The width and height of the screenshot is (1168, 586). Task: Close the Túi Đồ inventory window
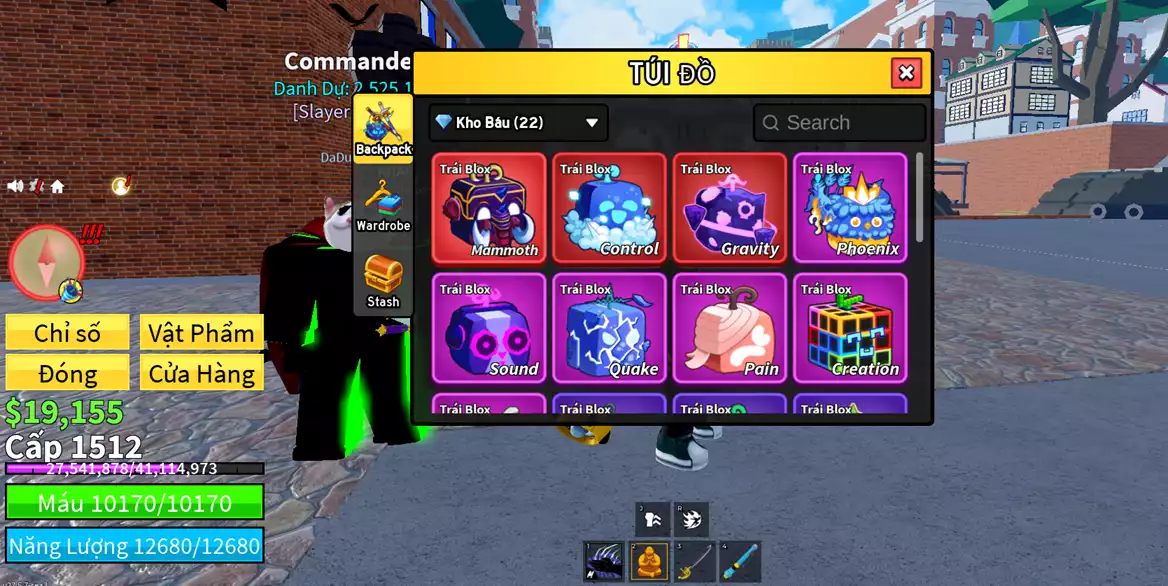pyautogui.click(x=906, y=73)
